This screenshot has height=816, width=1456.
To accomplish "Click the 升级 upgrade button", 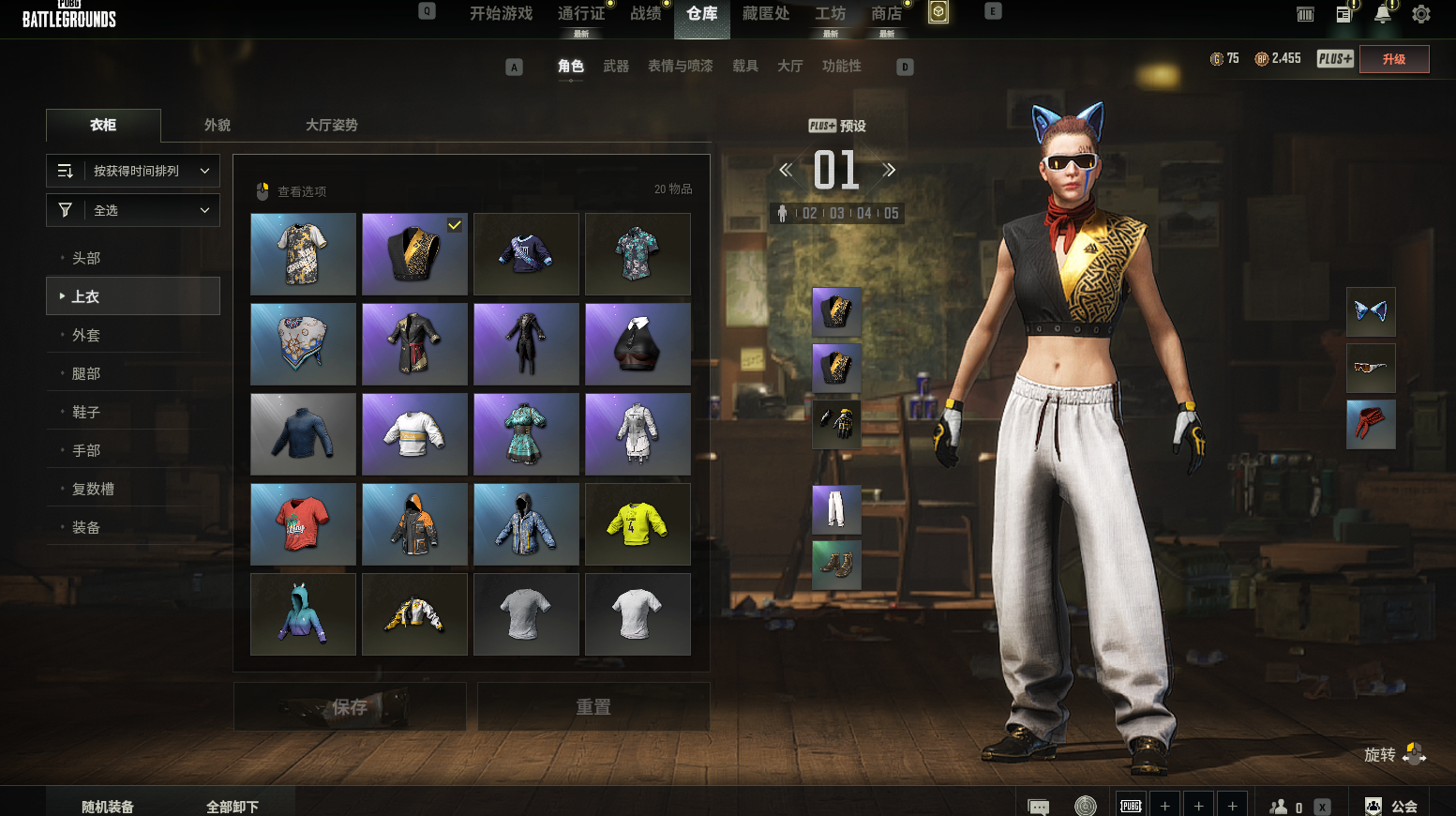I will (1394, 59).
